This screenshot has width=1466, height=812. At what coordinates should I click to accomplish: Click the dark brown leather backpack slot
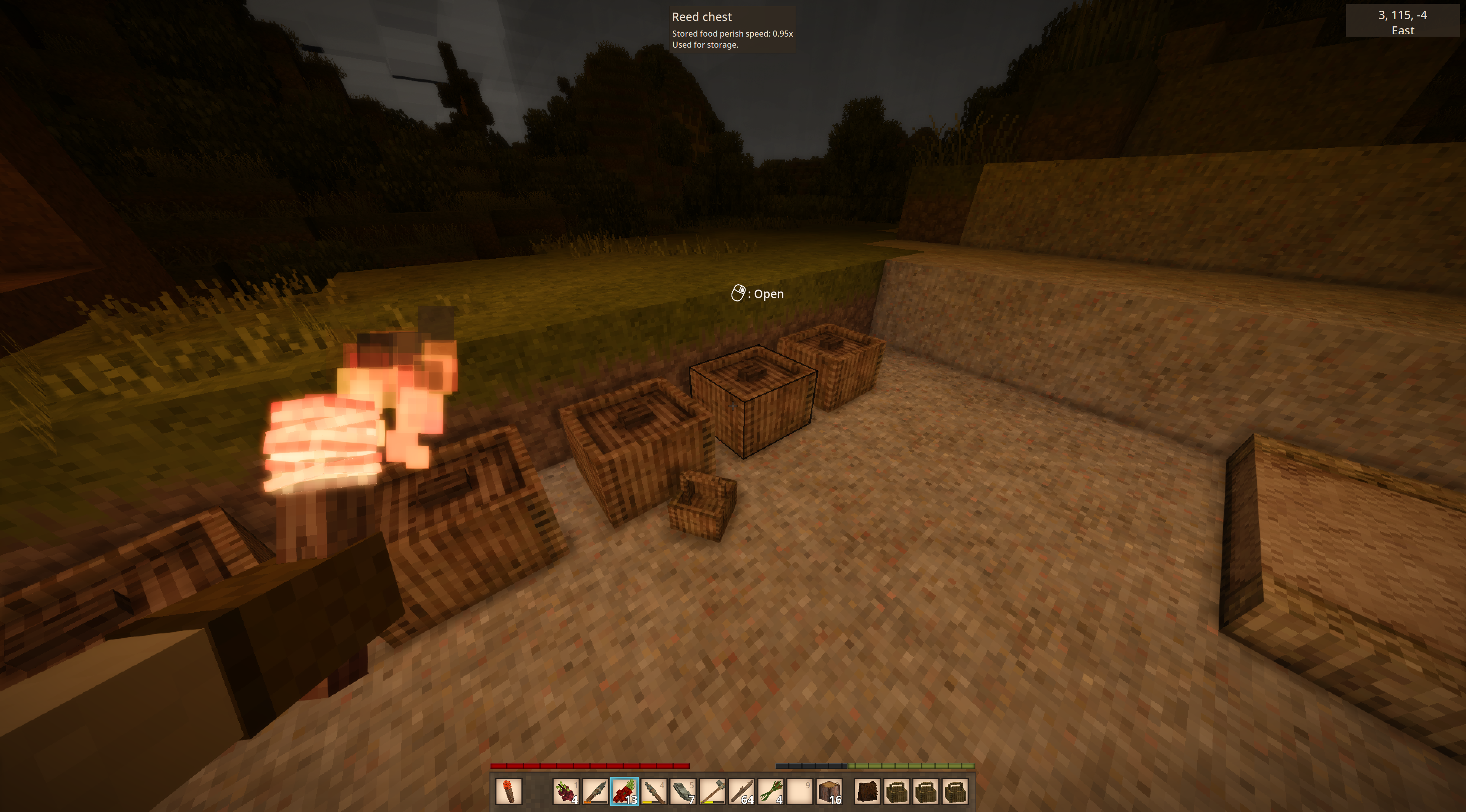point(867,791)
